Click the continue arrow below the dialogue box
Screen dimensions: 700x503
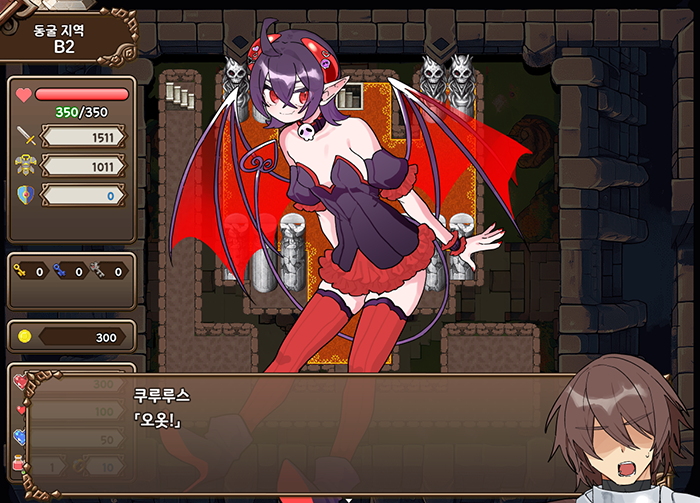(349, 497)
